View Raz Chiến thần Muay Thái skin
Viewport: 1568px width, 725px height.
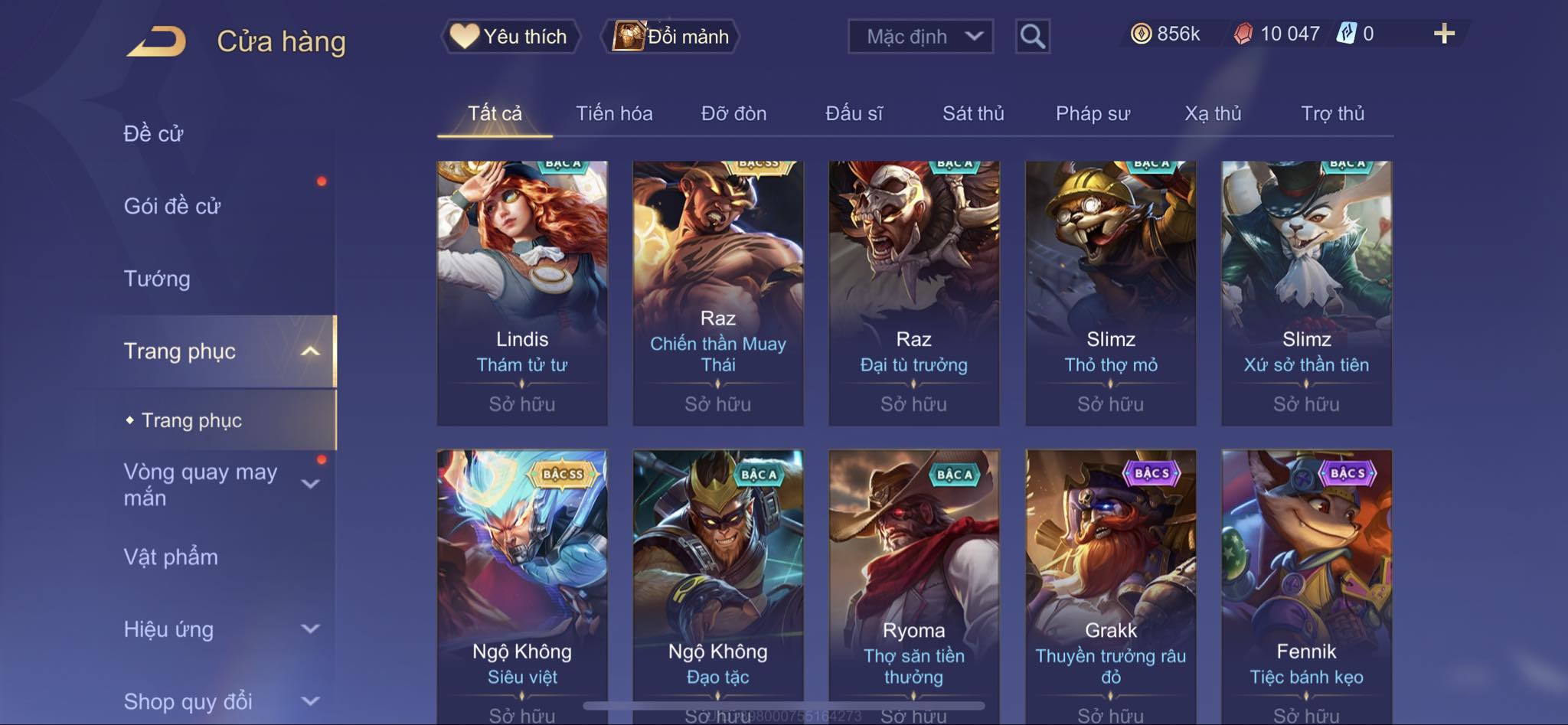[718, 292]
